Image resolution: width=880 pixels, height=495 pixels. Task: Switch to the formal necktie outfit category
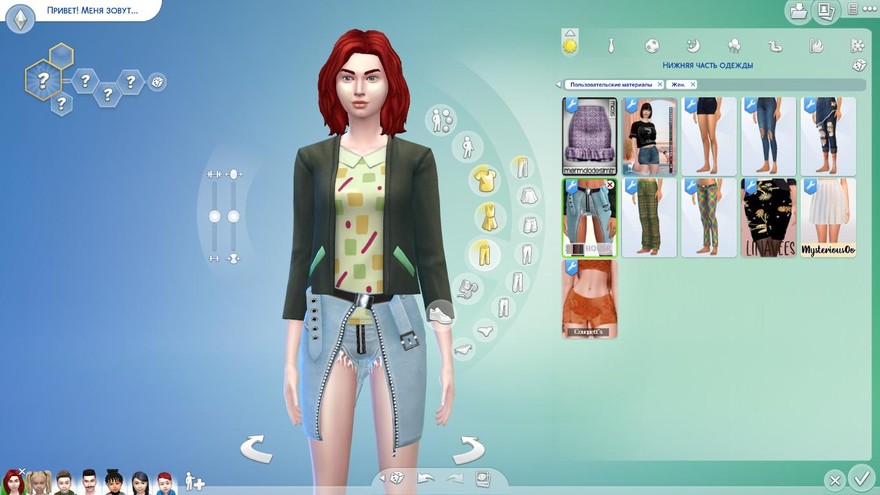[611, 46]
